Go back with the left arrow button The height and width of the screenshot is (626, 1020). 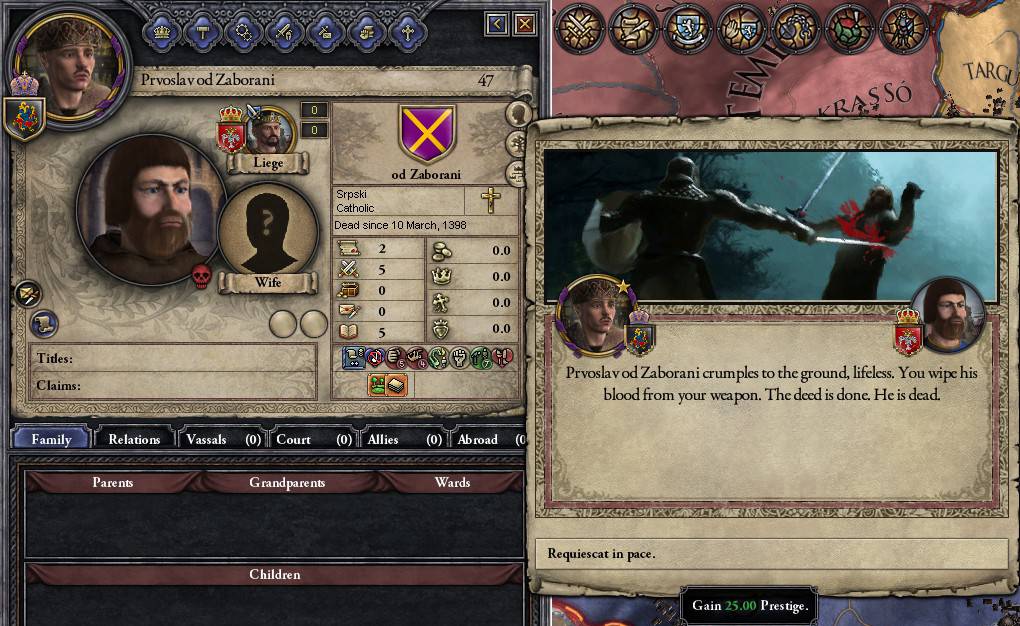497,24
